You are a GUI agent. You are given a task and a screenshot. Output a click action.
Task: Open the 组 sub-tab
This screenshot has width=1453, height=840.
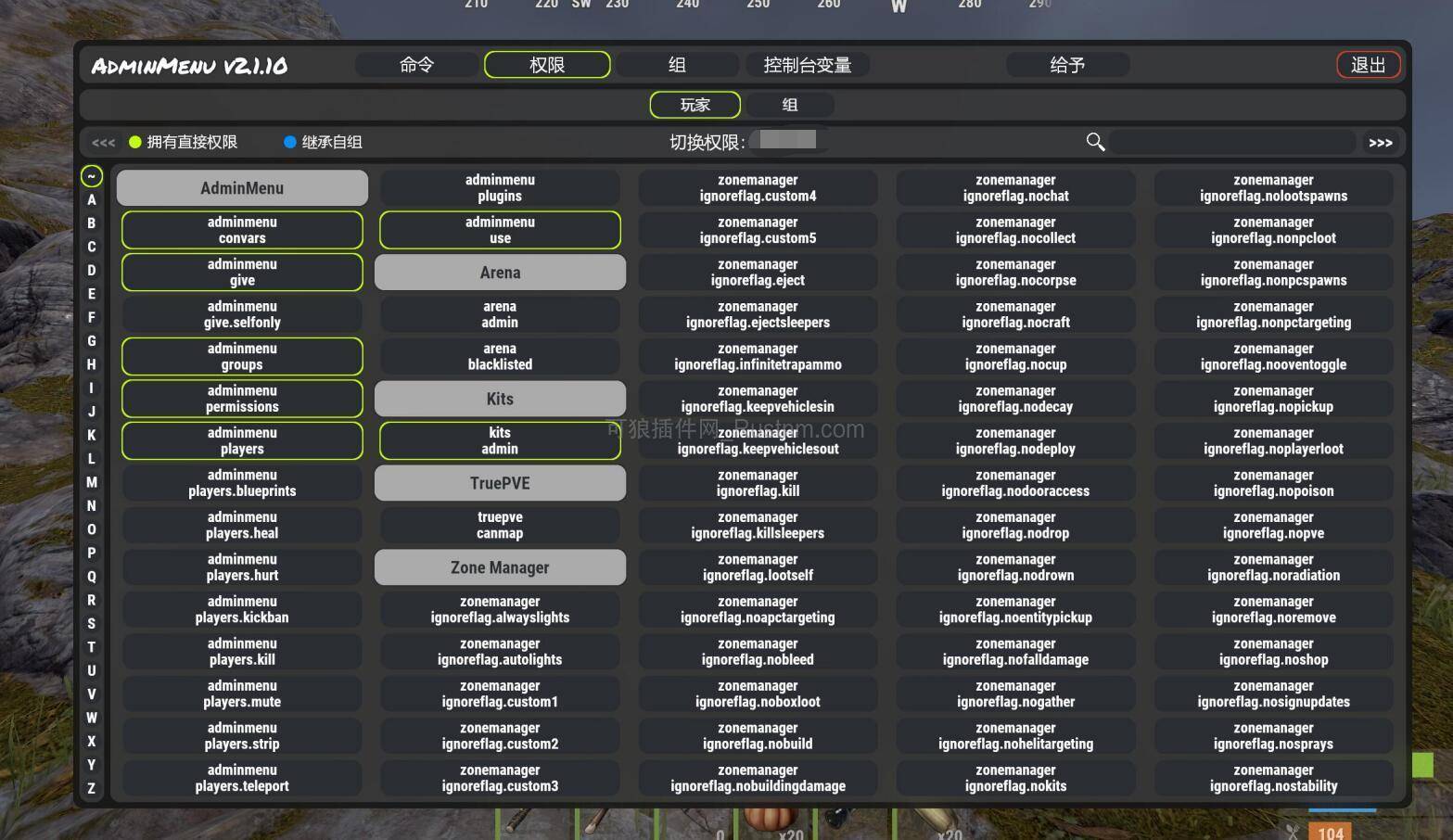click(789, 105)
